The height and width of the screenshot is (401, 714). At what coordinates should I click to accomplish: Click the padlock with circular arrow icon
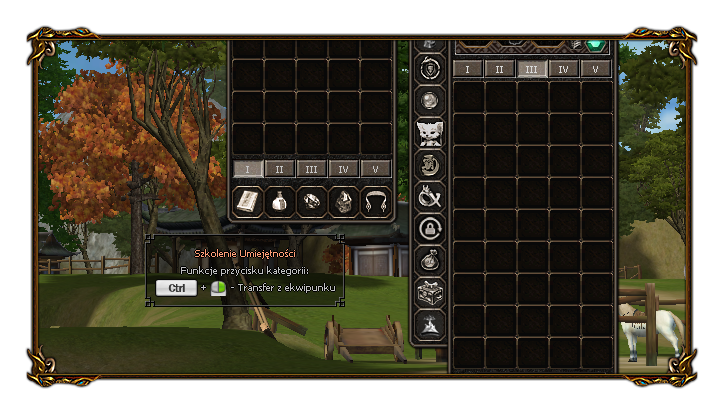pos(429,229)
